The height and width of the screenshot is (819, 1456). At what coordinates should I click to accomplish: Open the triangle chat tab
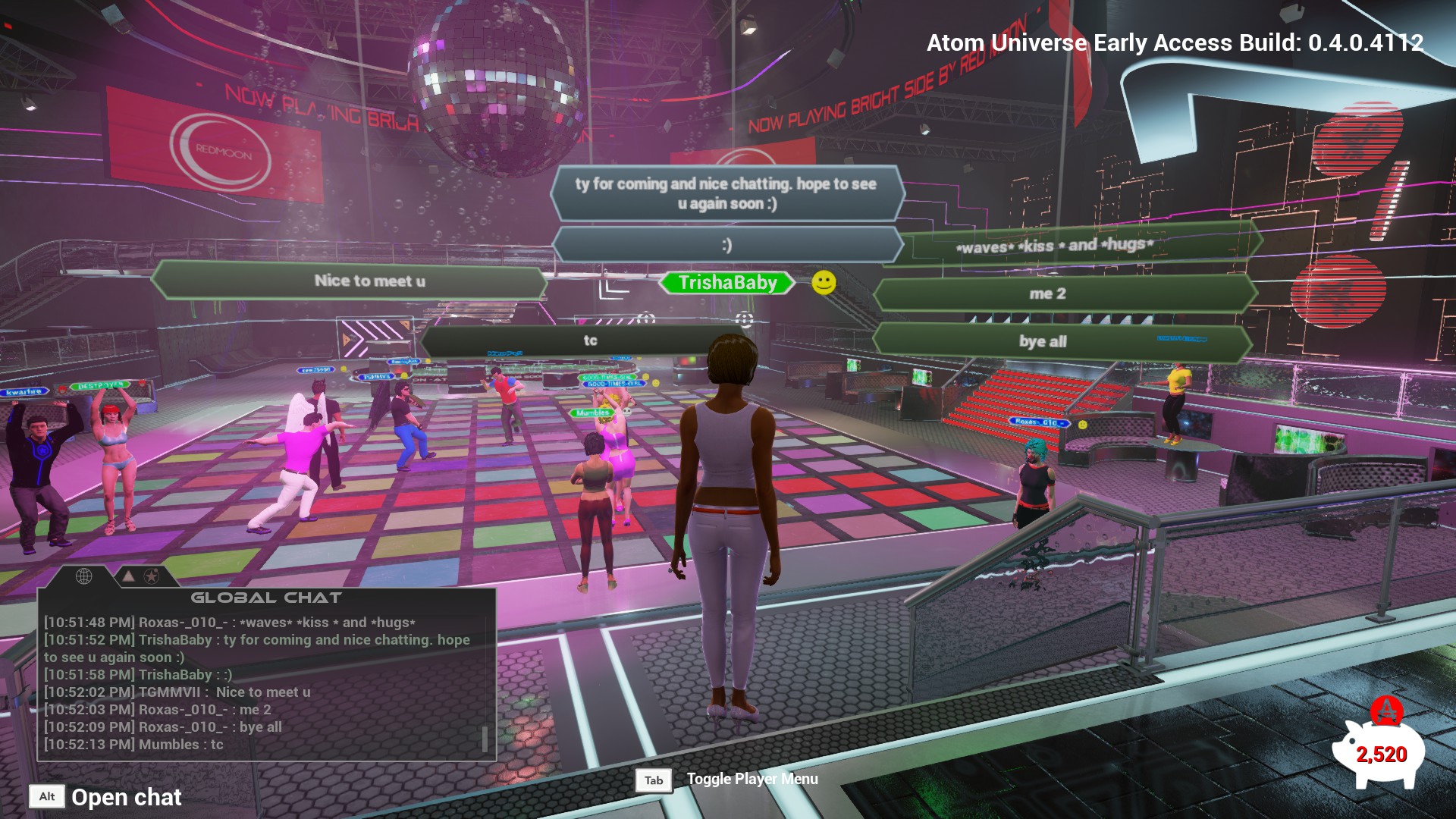129,577
